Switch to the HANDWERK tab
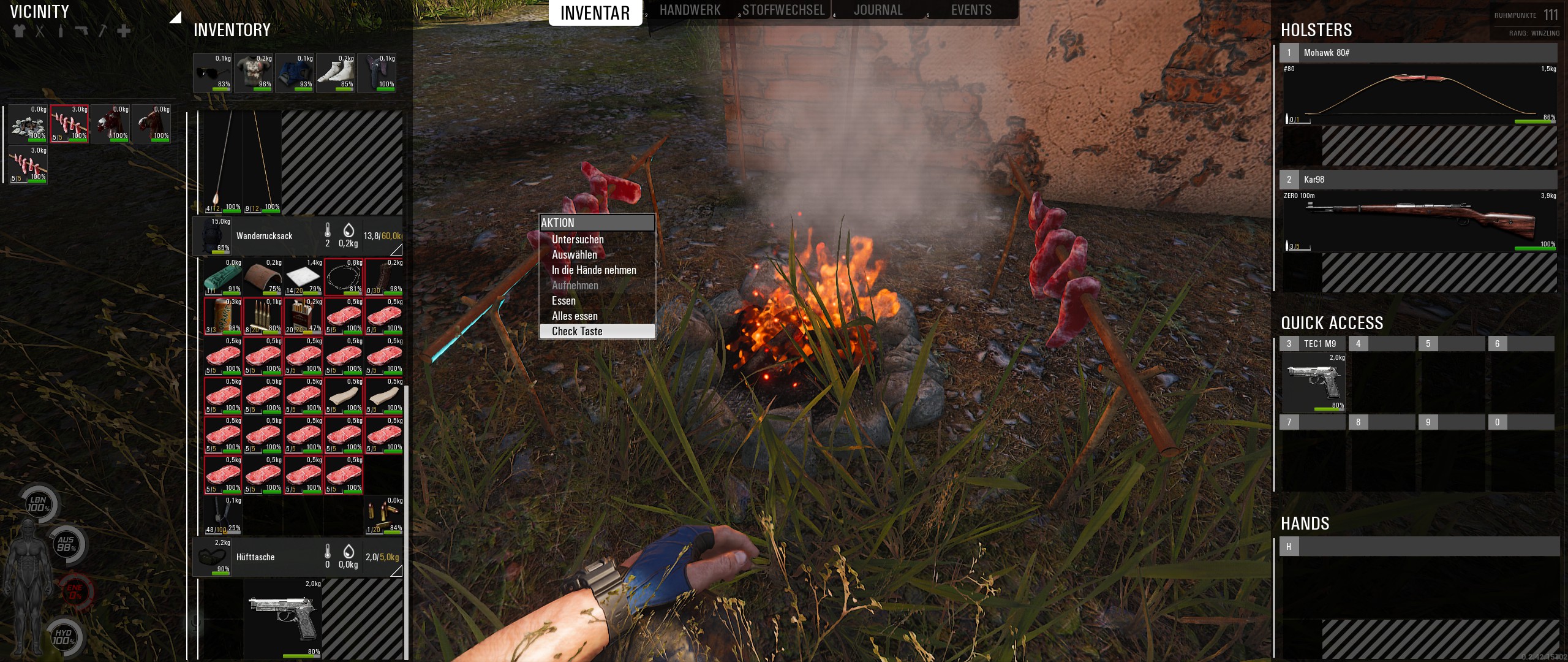Viewport: 1568px width, 662px height. tap(690, 10)
